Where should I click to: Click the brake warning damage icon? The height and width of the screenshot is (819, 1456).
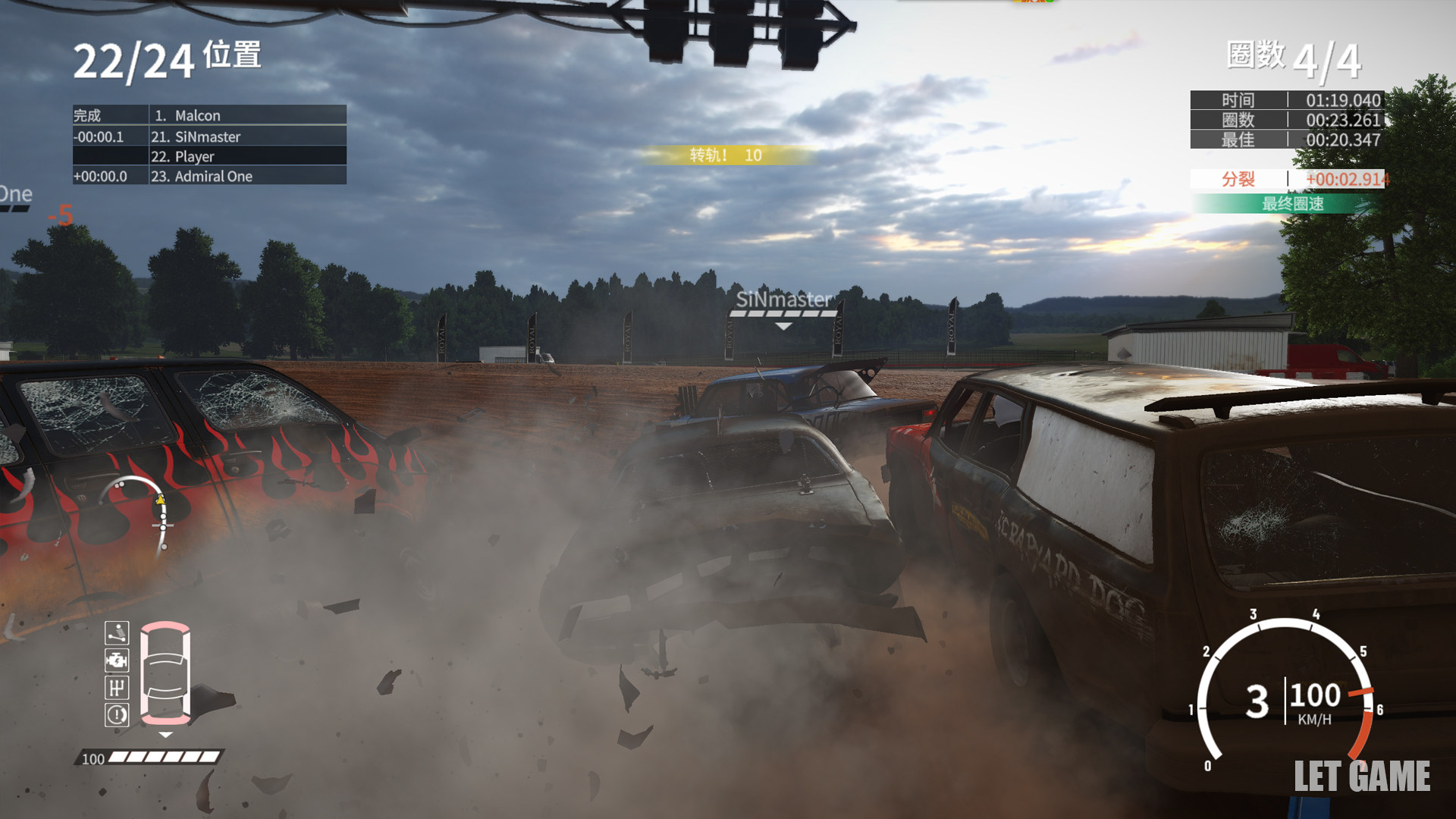coord(117,714)
